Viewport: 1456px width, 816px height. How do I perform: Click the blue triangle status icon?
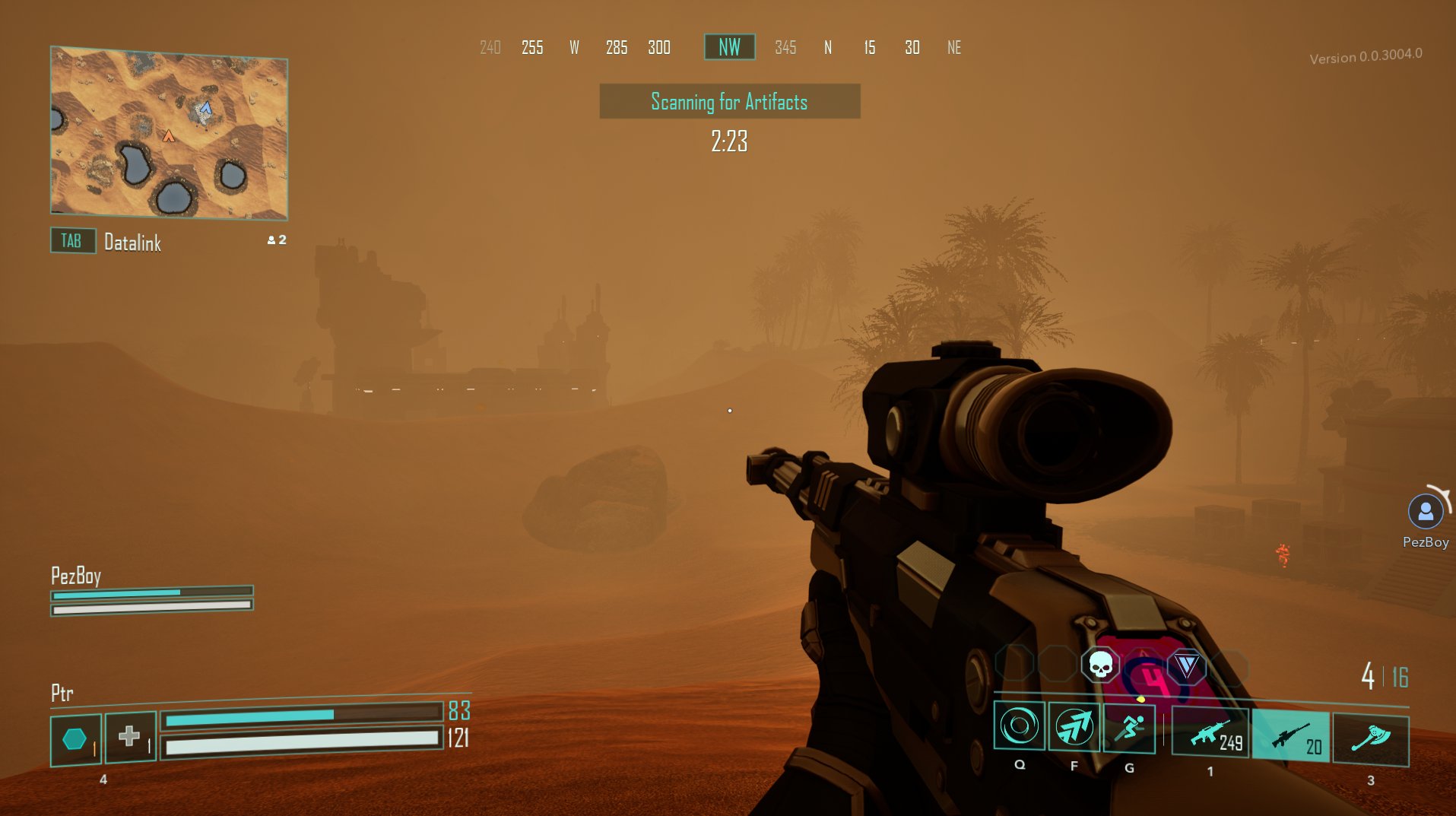[x=1186, y=665]
